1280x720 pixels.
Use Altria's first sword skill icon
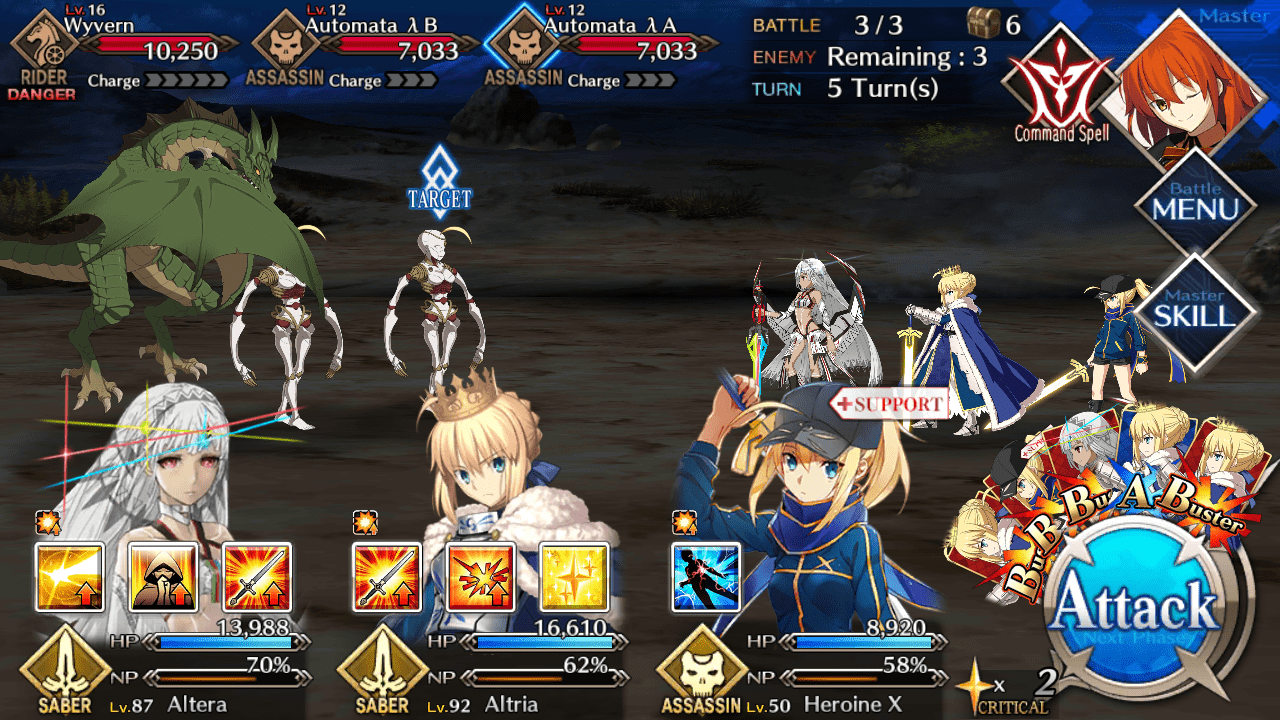click(387, 577)
